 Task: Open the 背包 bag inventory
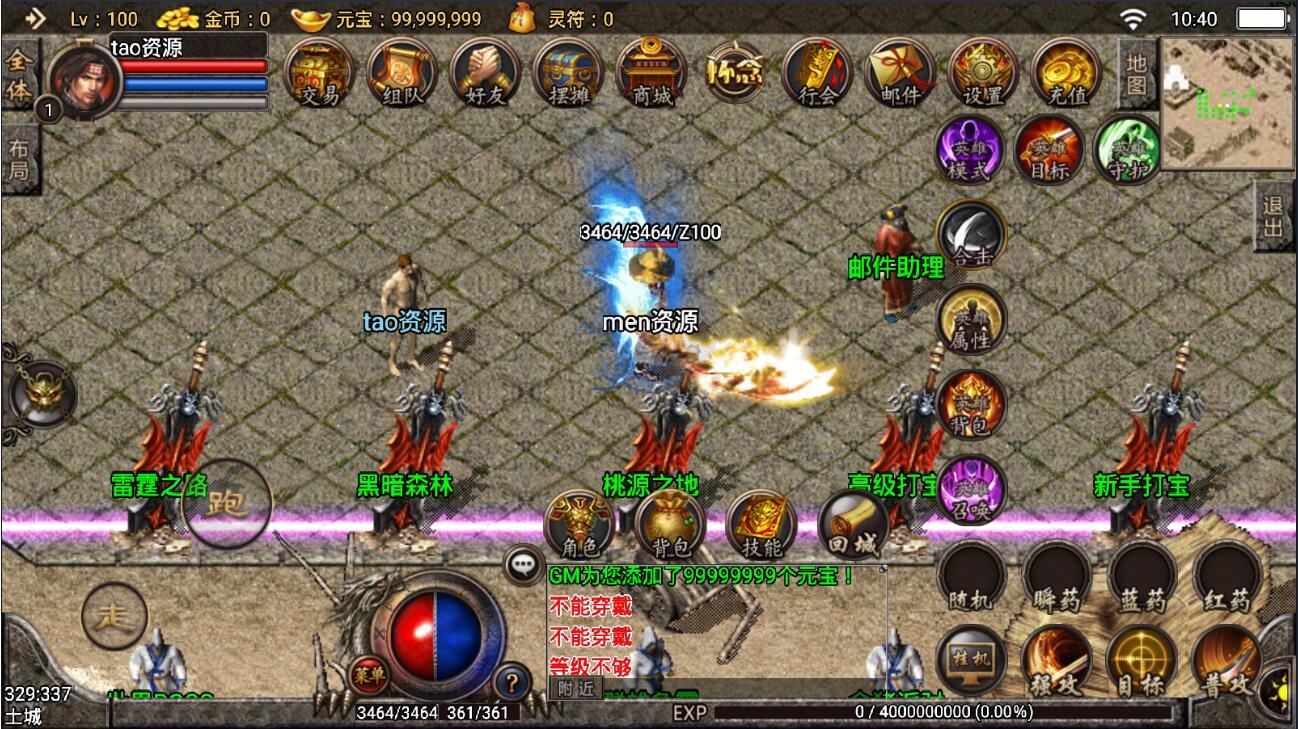coord(670,524)
